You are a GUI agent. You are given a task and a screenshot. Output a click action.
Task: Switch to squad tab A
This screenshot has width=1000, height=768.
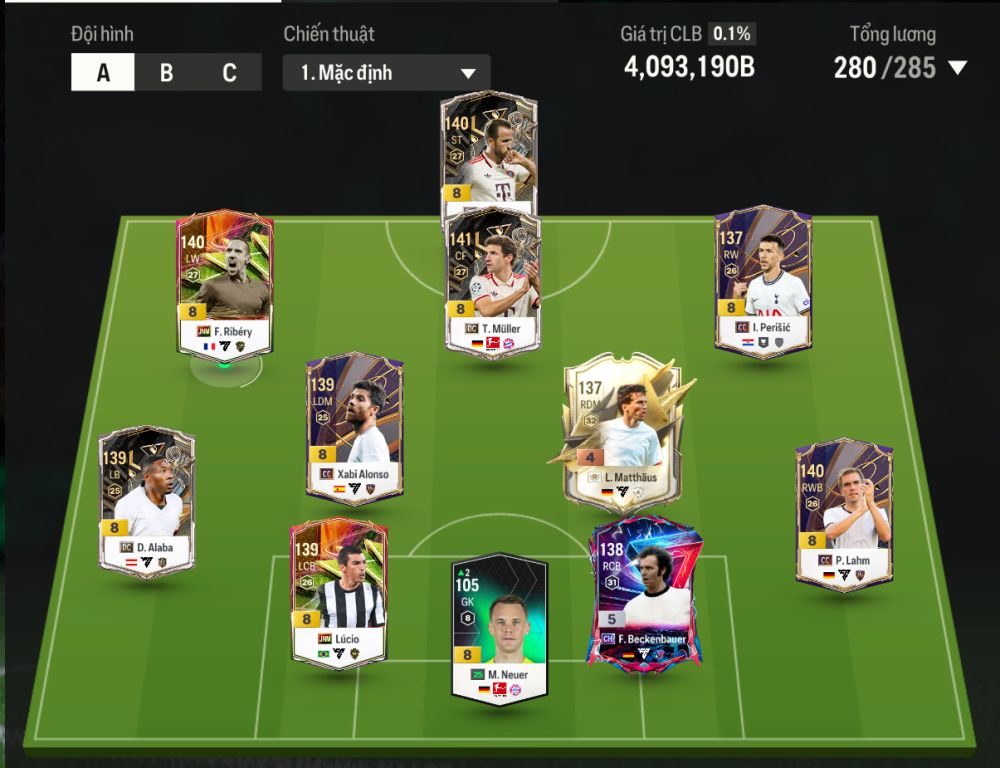pos(103,73)
